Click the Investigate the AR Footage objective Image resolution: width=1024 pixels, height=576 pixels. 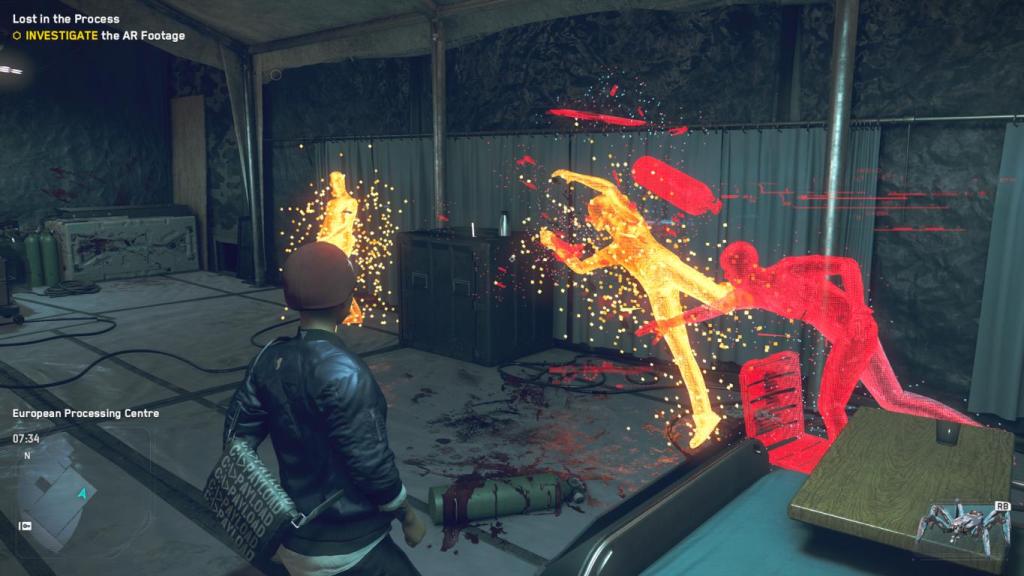tap(98, 36)
